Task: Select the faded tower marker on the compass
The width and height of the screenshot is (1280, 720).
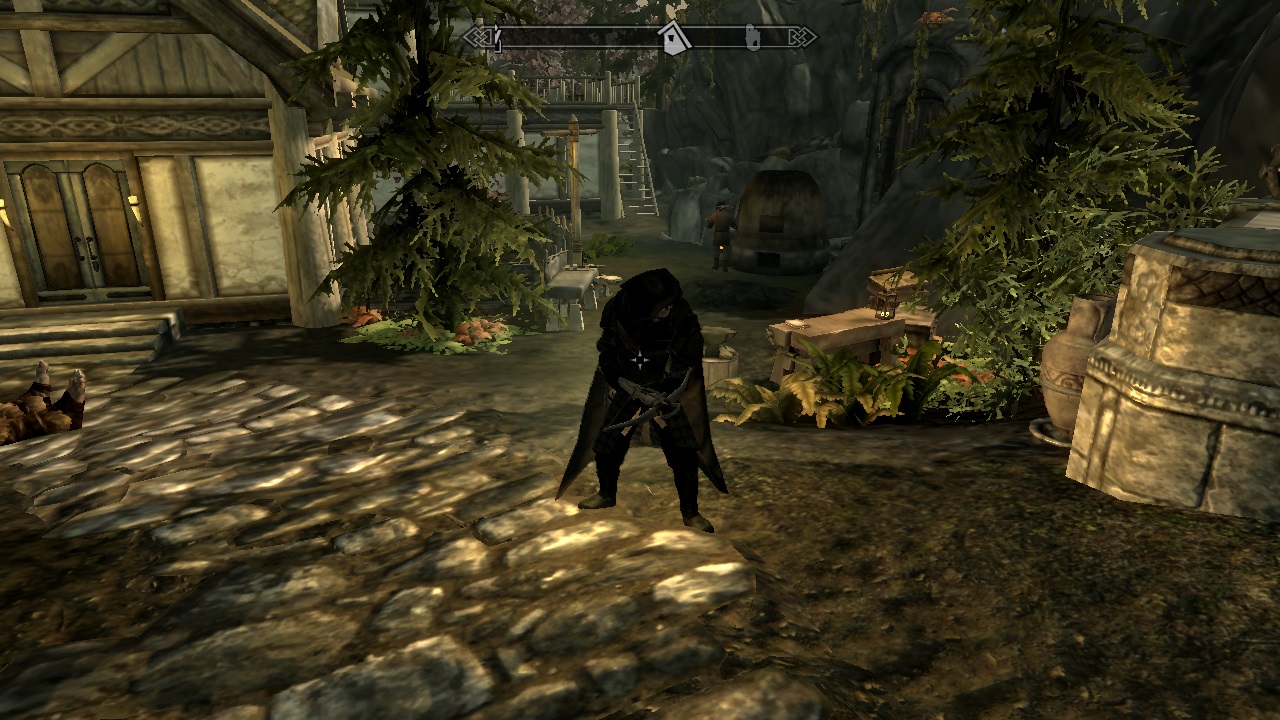Action: point(752,39)
